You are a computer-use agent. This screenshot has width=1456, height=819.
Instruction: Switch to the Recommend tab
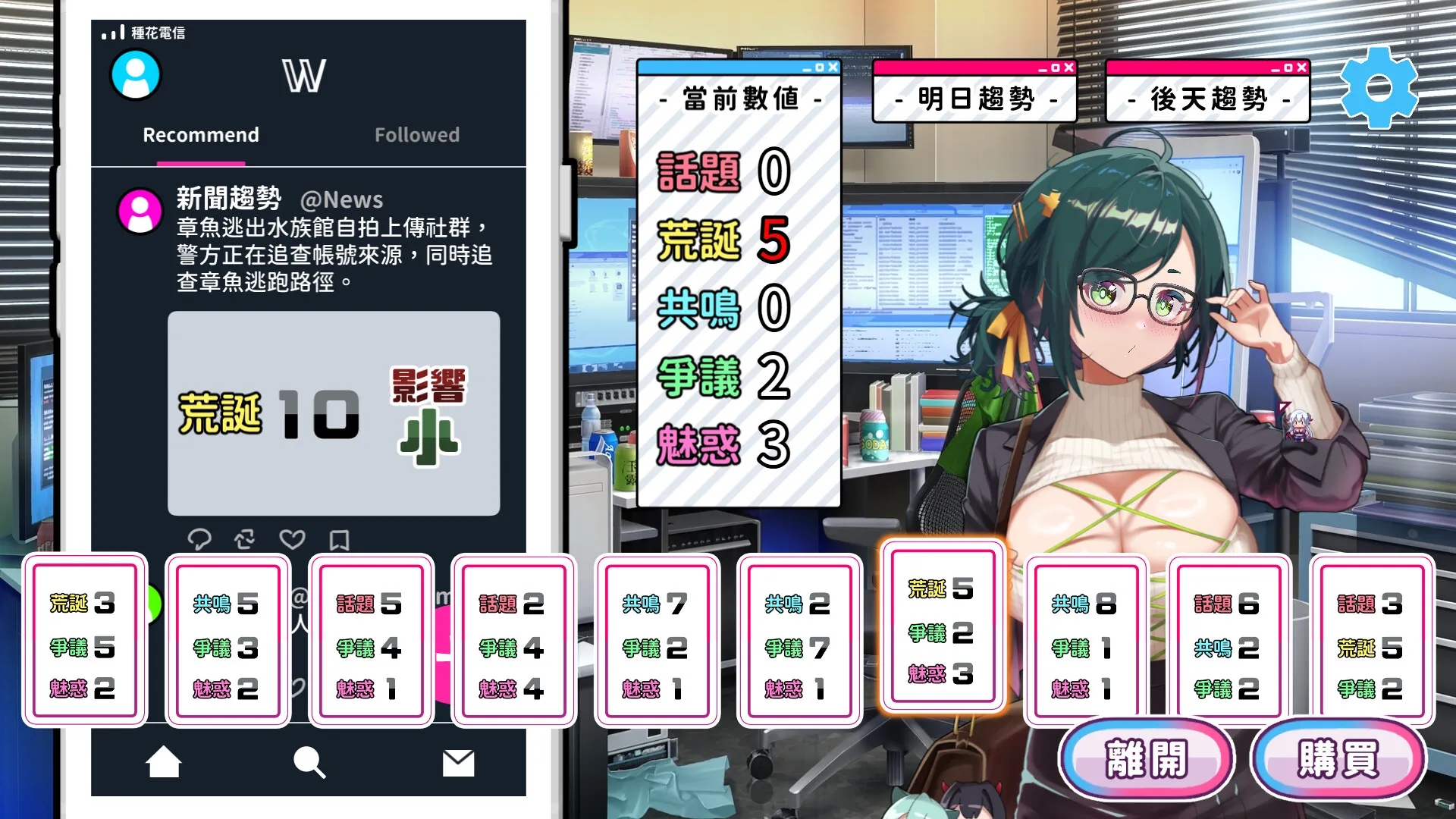200,135
